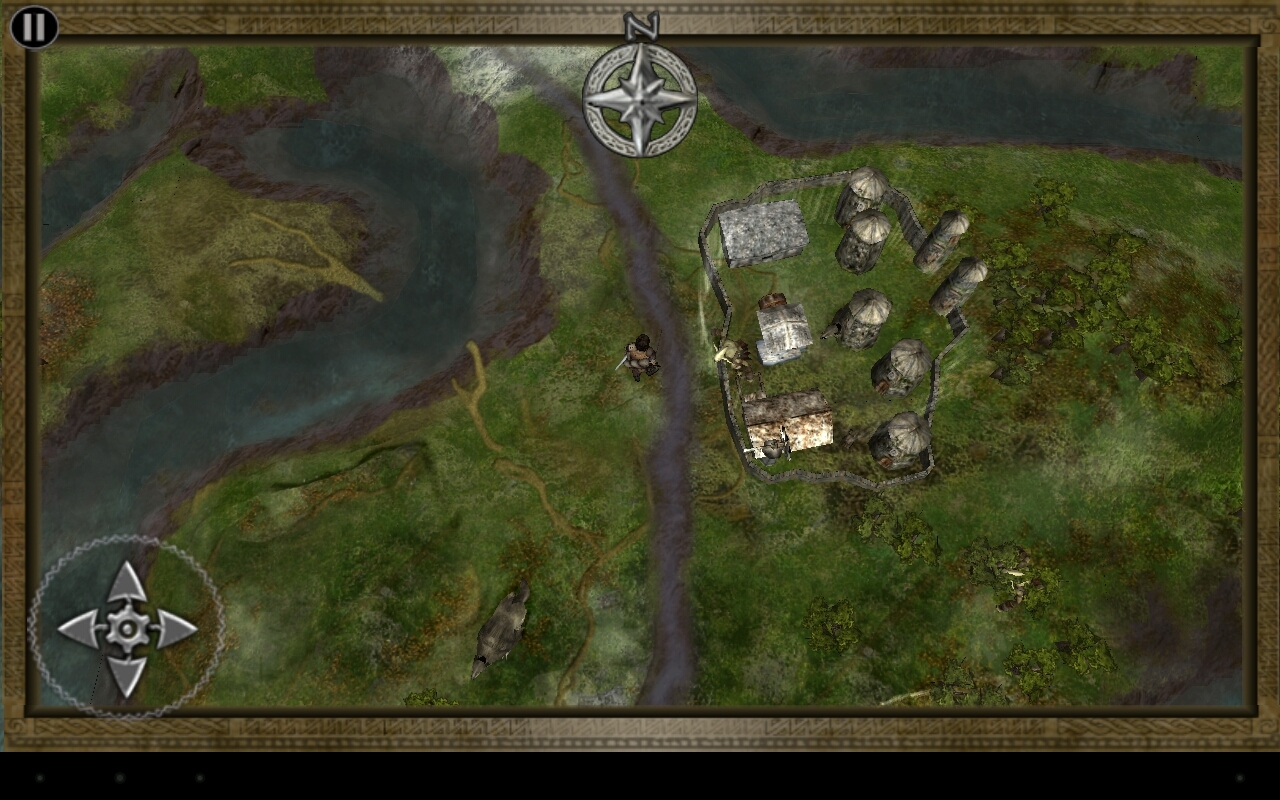Tap the compass rose at the top
Viewport: 1280px width, 800px height.
tap(640, 98)
